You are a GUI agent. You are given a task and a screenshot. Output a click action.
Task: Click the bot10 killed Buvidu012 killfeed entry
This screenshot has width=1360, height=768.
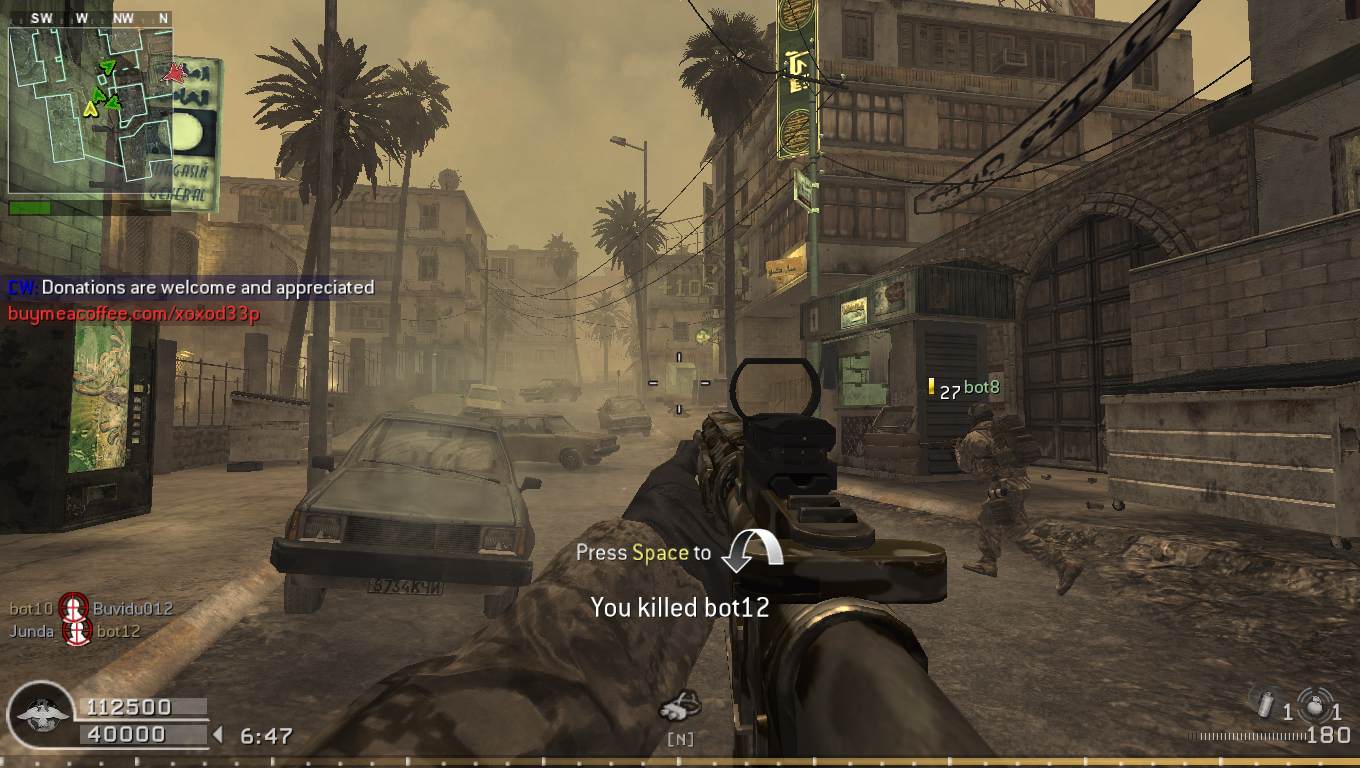(x=90, y=608)
